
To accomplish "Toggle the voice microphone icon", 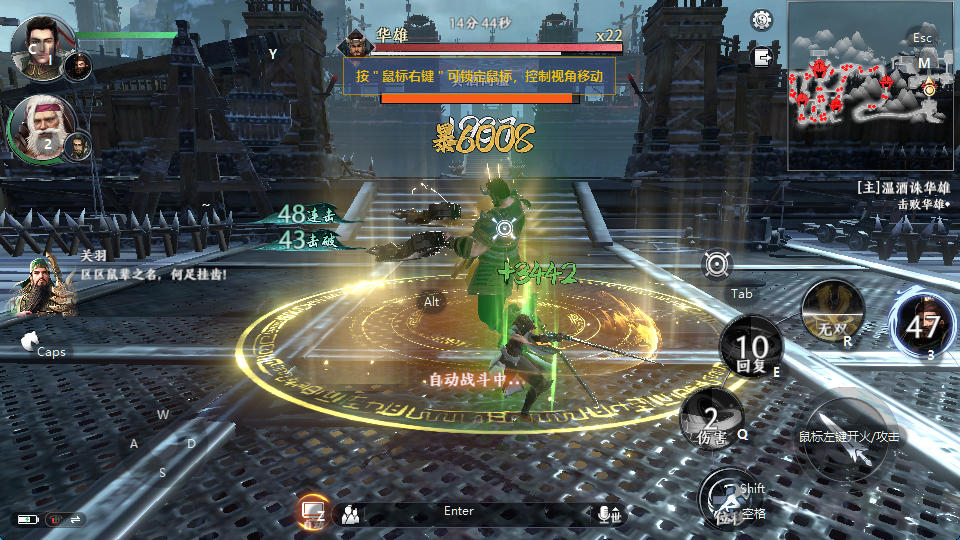I will pyautogui.click(x=607, y=514).
